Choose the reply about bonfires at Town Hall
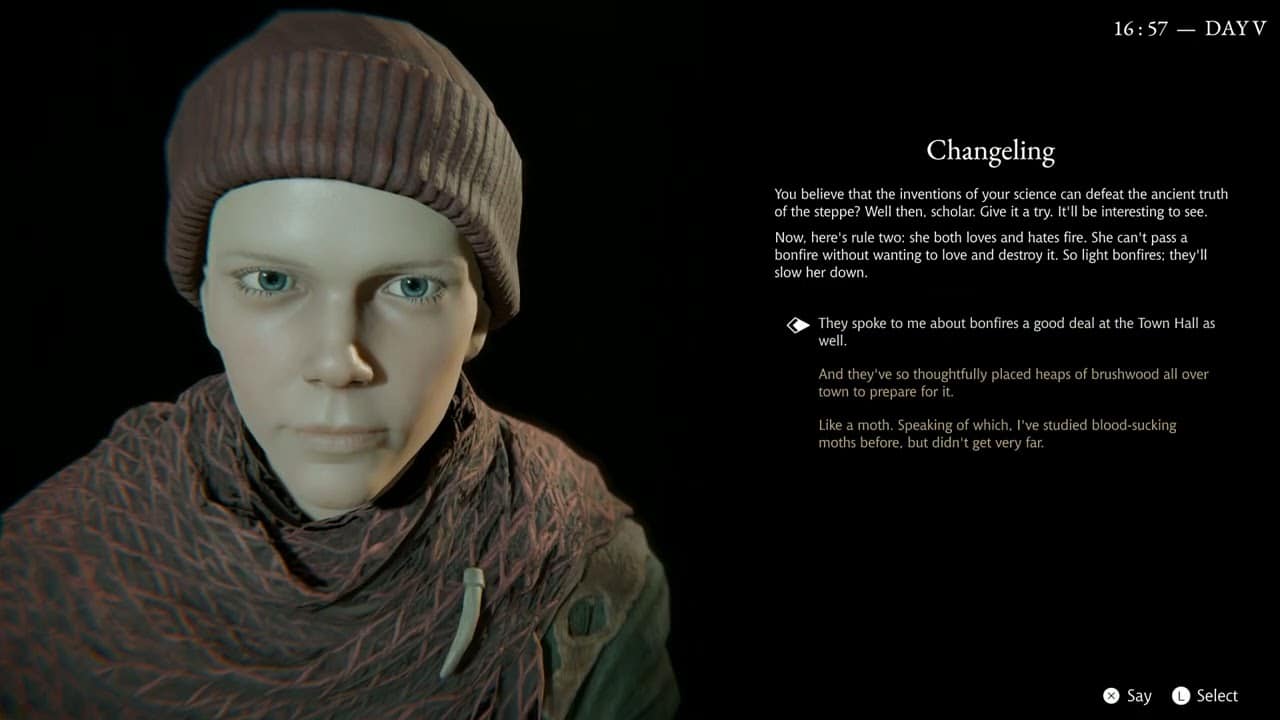 (1016, 332)
